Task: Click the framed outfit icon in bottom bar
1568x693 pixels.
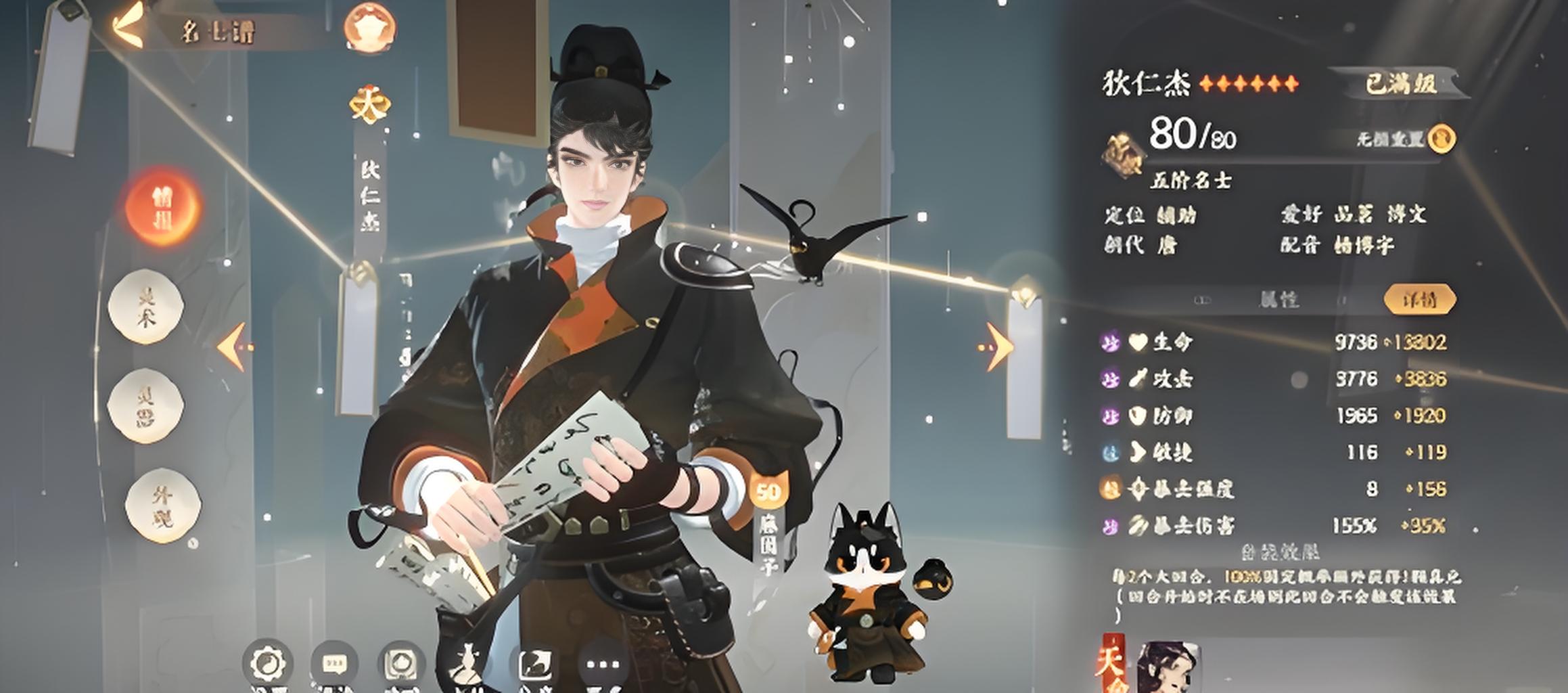Action: click(x=401, y=664)
